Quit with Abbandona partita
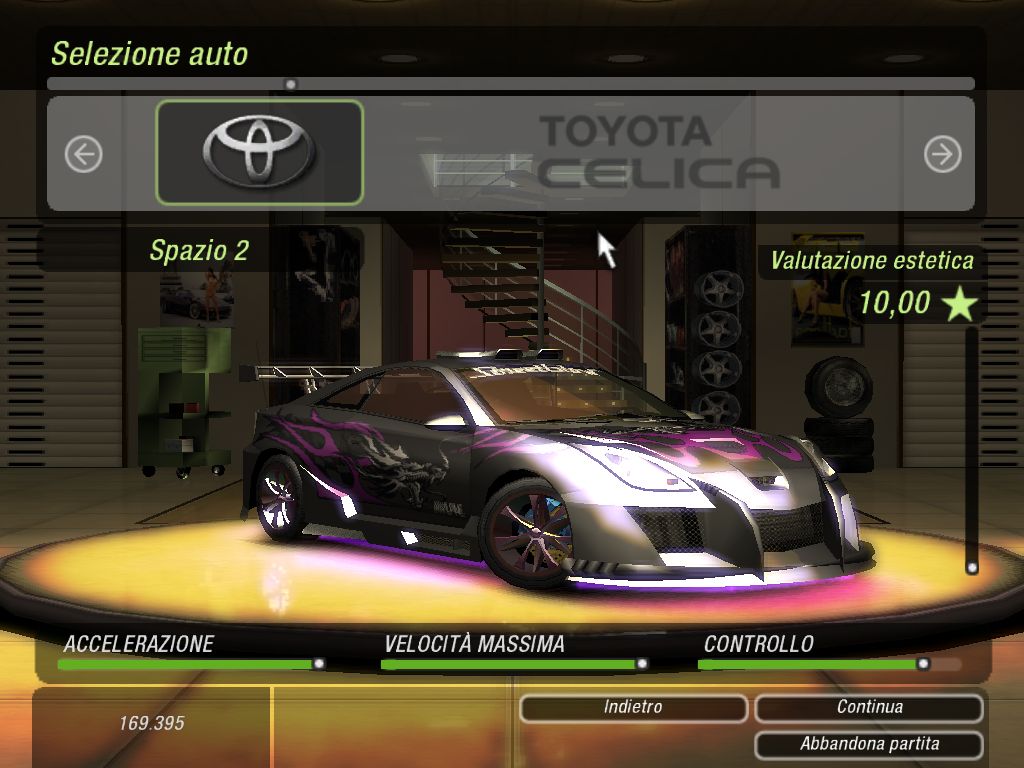The height and width of the screenshot is (768, 1024). pyautogui.click(x=869, y=745)
